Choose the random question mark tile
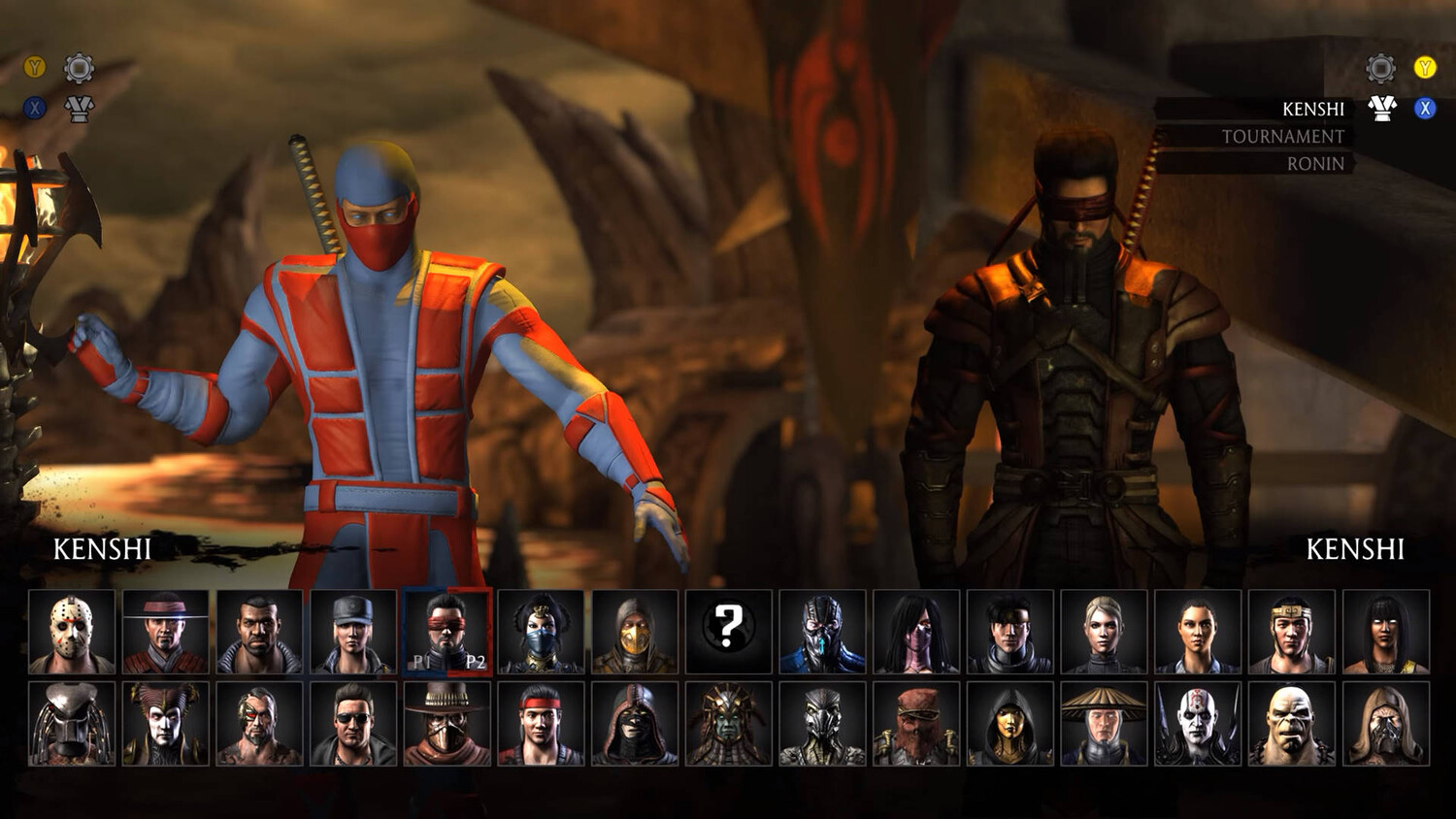The image size is (1456, 819). 728,632
